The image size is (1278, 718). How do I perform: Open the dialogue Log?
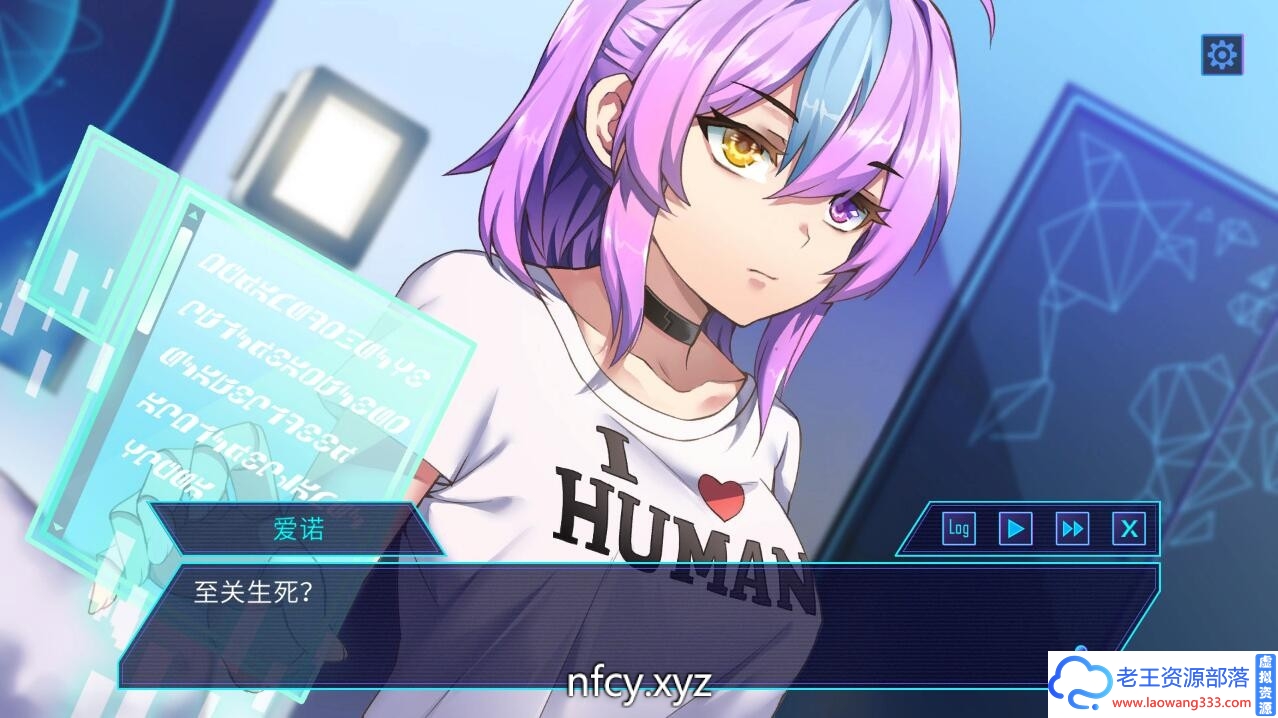959,528
